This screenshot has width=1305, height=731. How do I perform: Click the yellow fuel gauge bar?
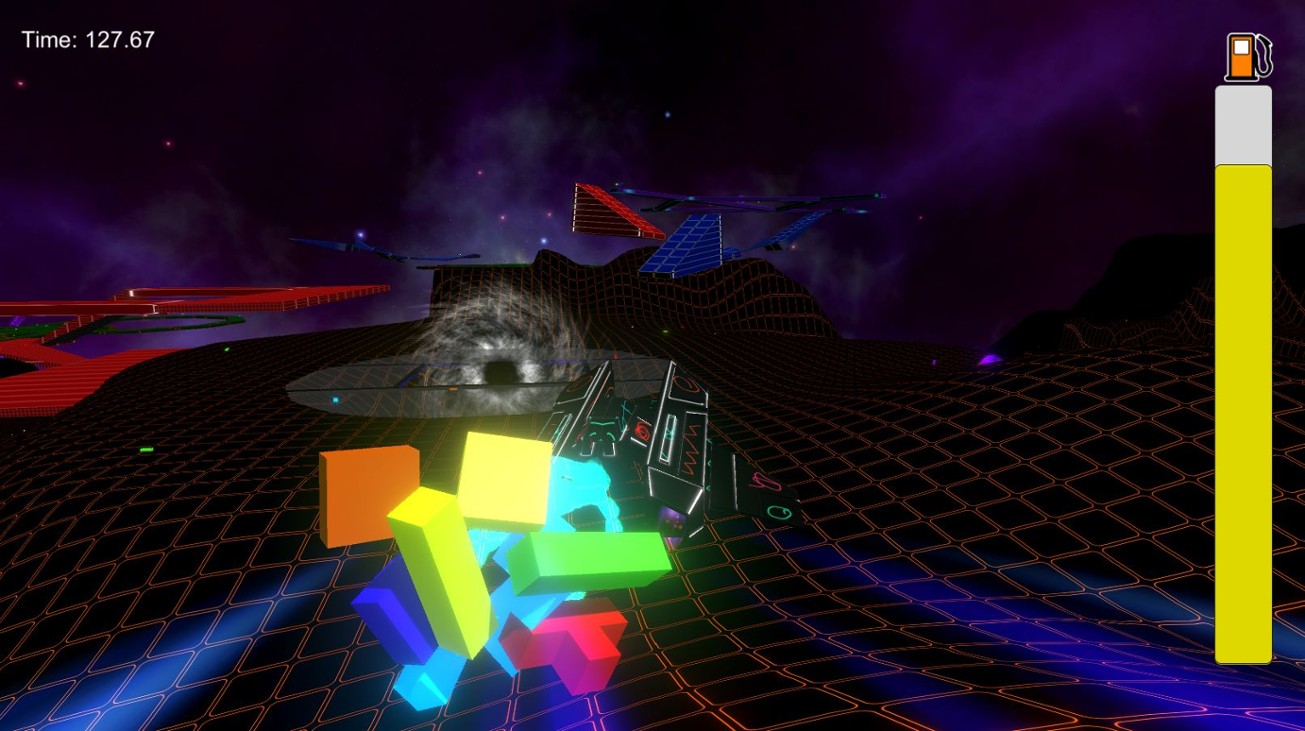click(1242, 410)
